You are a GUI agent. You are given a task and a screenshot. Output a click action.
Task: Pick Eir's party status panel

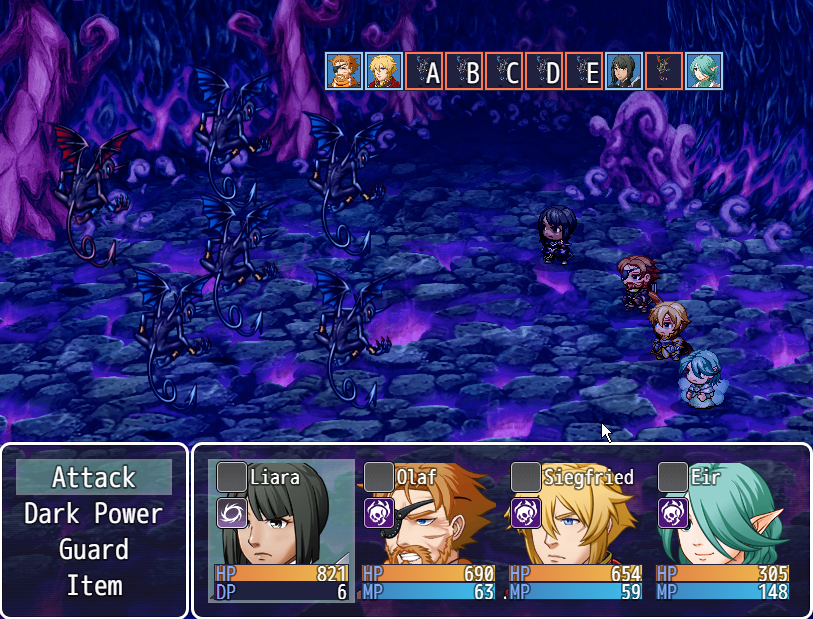click(x=723, y=530)
